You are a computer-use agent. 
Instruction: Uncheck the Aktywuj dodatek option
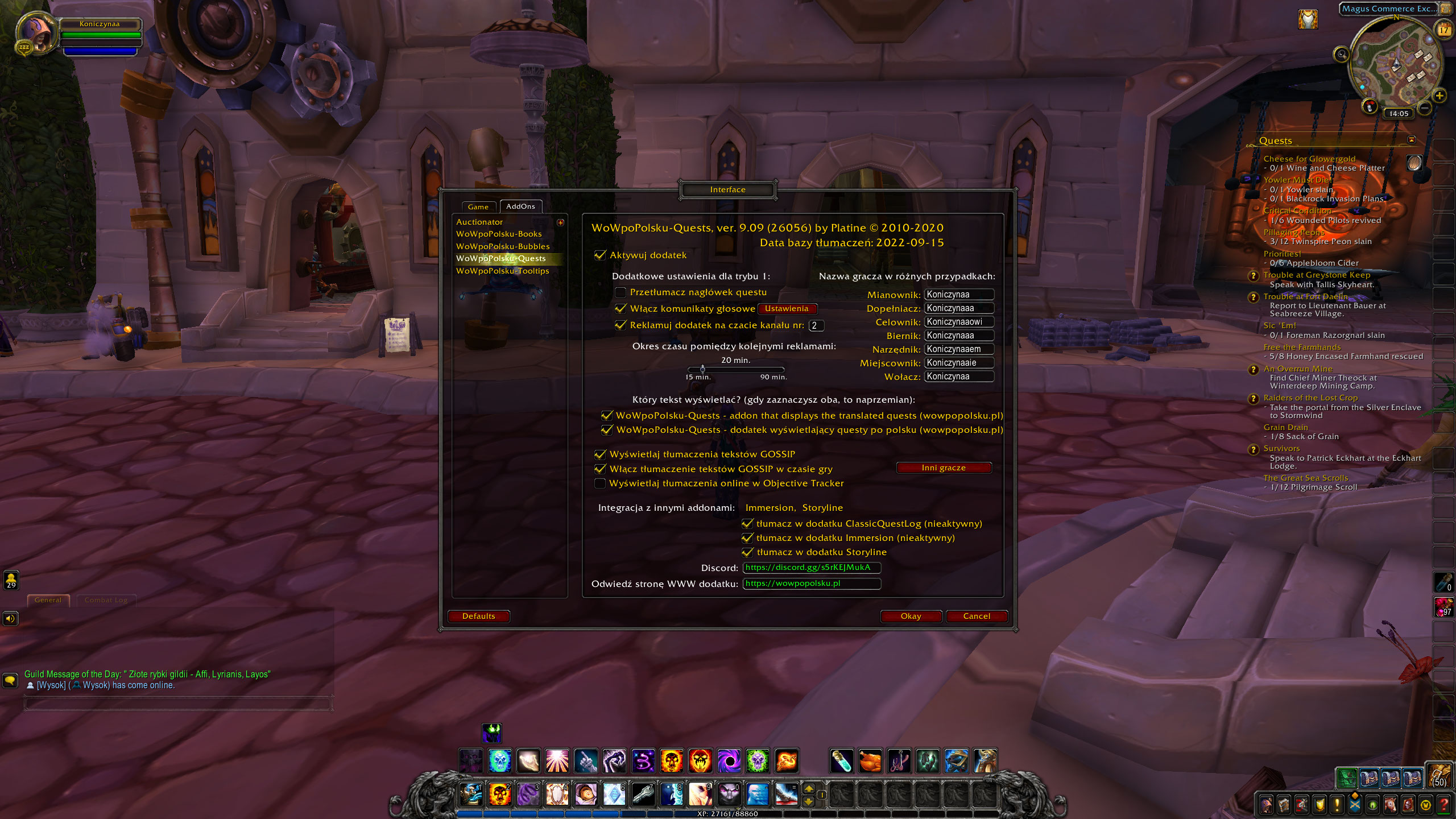pos(601,255)
